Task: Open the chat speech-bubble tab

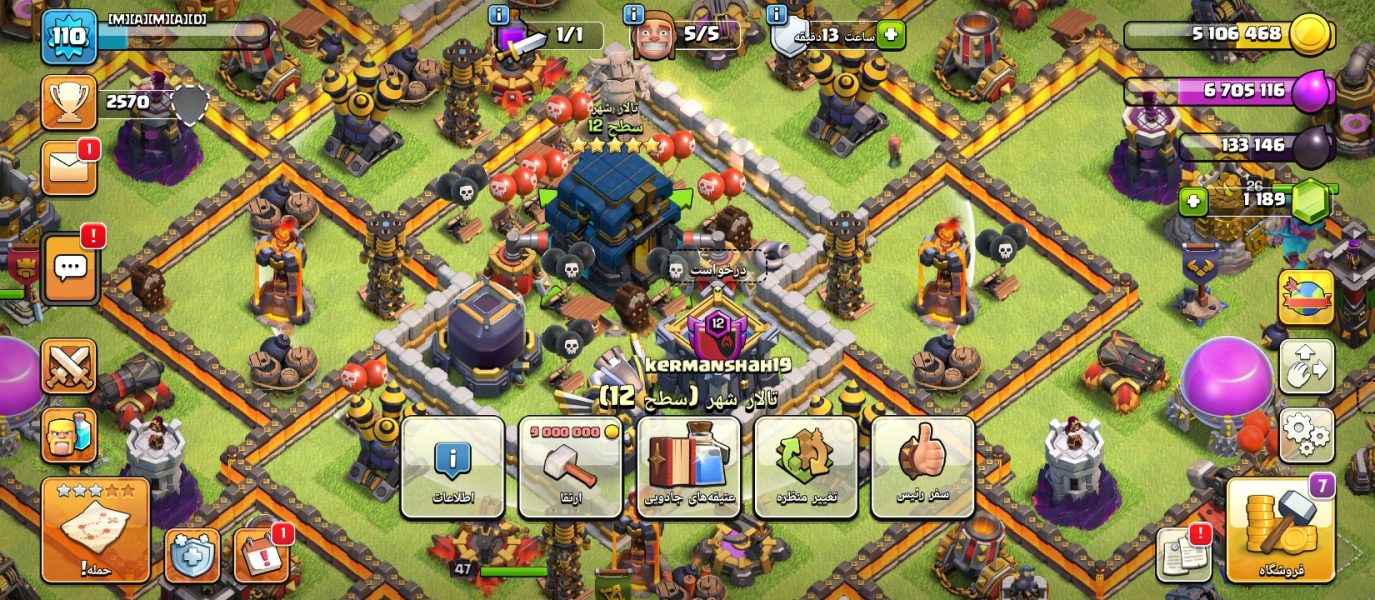Action: [x=70, y=270]
